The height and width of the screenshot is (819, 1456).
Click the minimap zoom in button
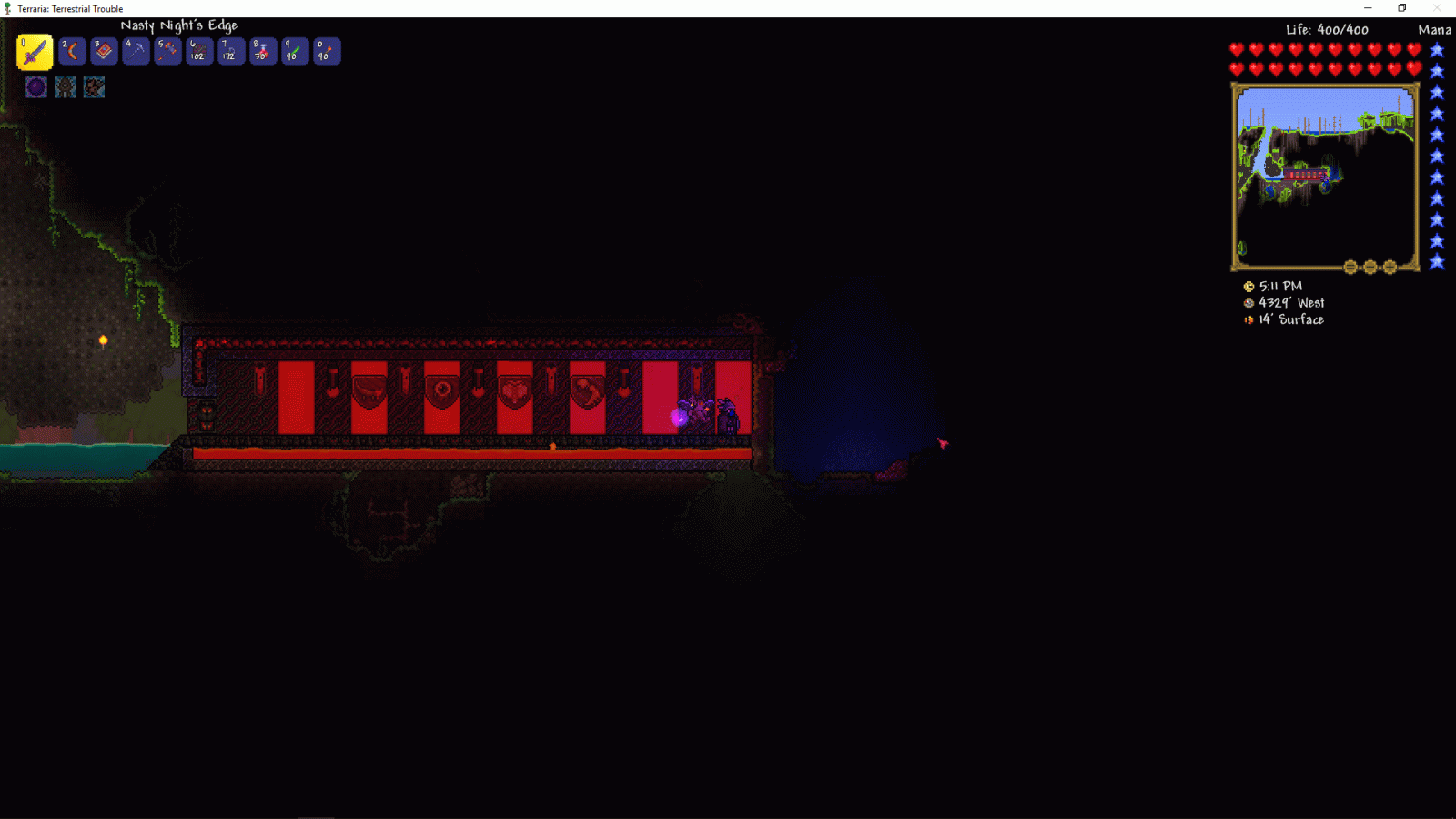pos(1390,265)
